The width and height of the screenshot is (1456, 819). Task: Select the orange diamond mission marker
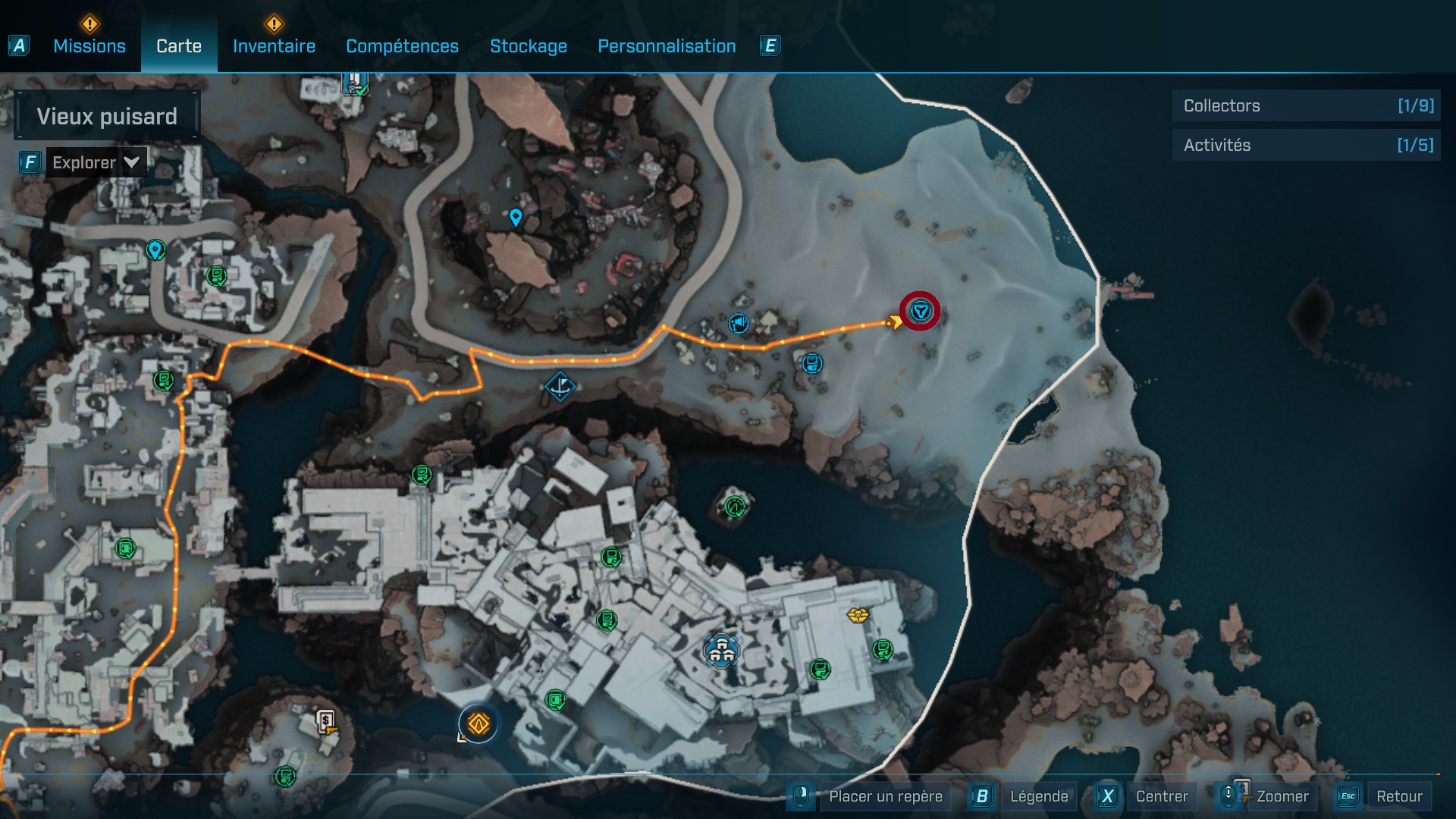[x=479, y=724]
